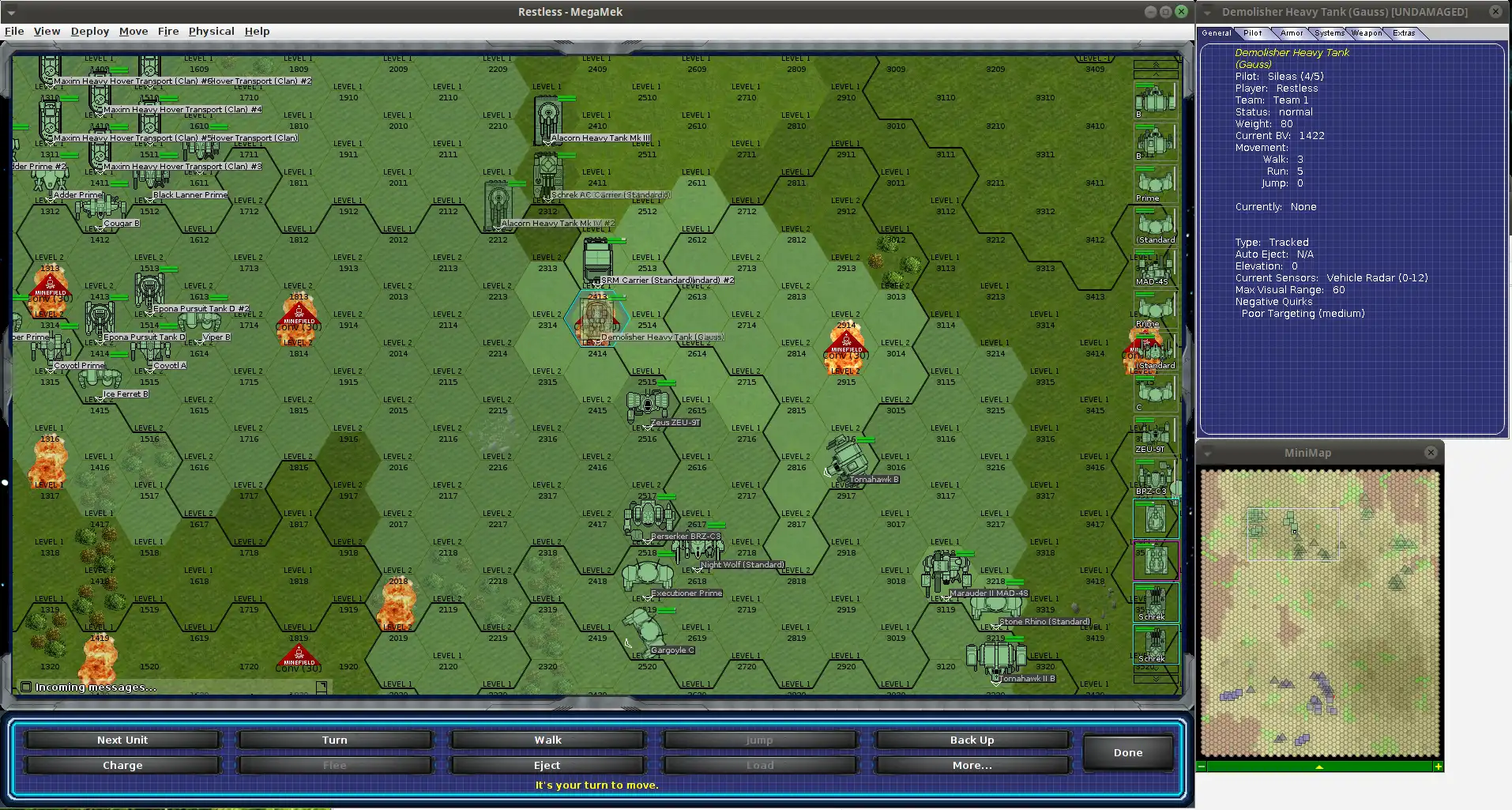Click the Eject button

click(x=547, y=765)
